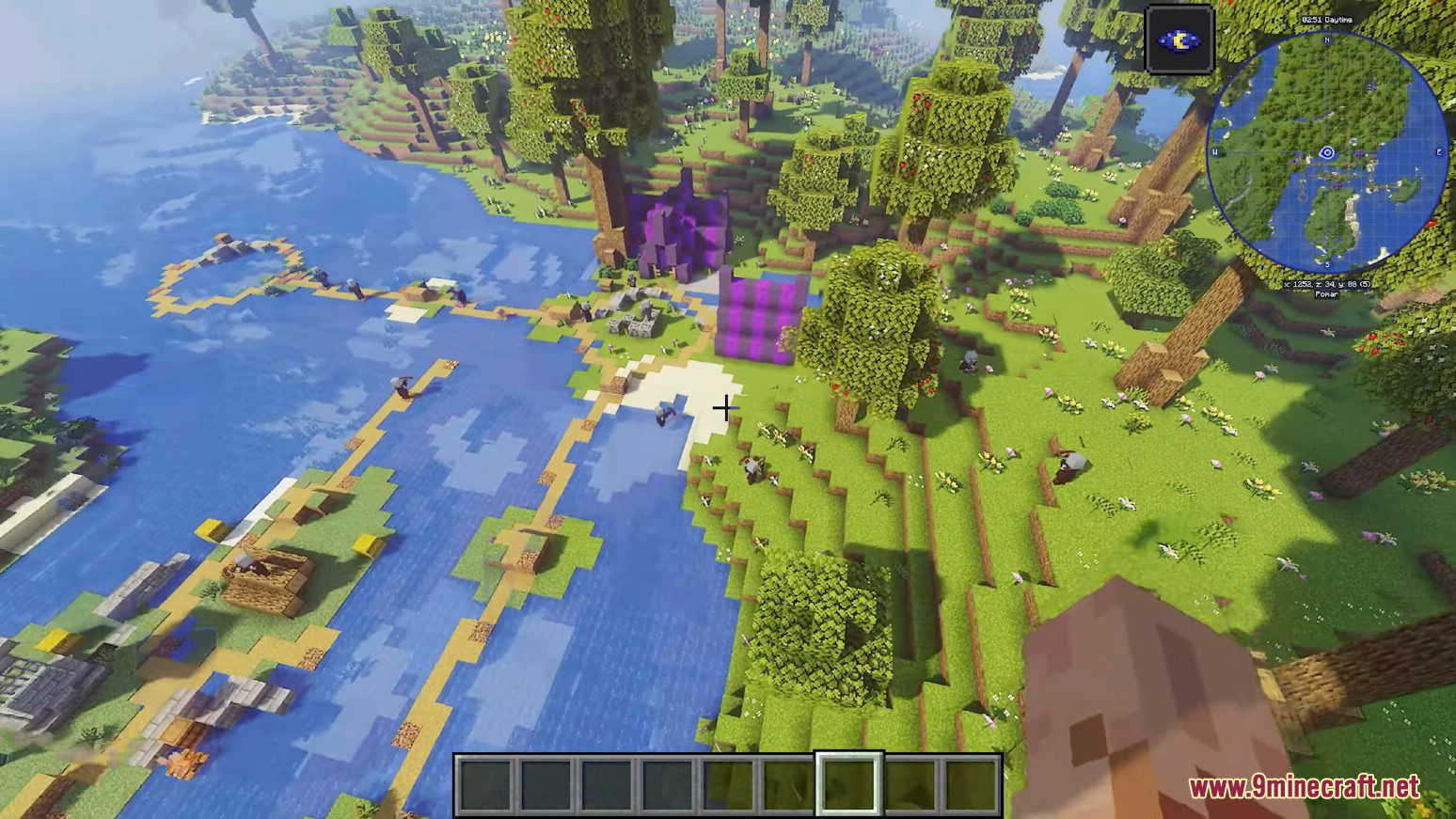Click the 02:51 Daytime display above the minimap
The image size is (1456, 819).
coord(1327,21)
